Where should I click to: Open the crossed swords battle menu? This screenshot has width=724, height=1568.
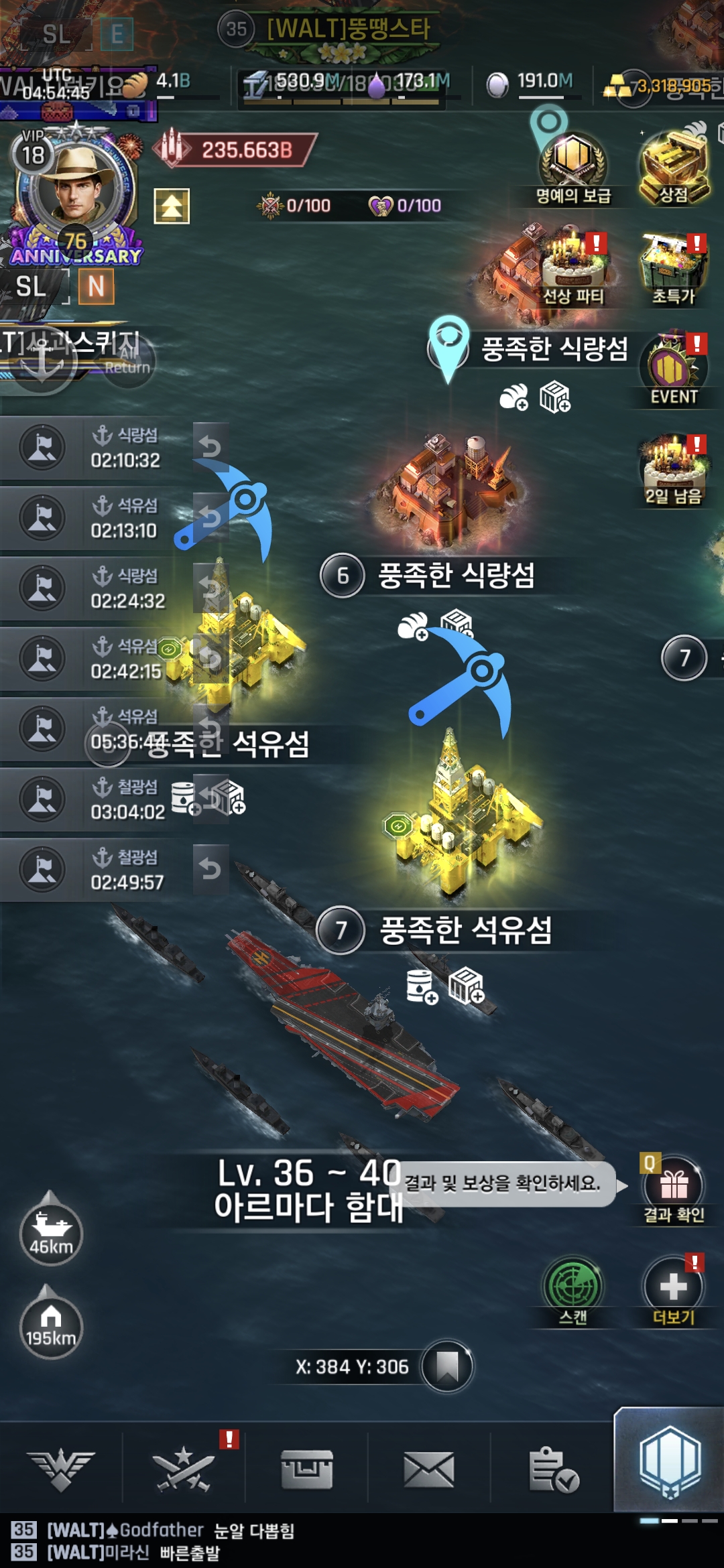[183, 1470]
